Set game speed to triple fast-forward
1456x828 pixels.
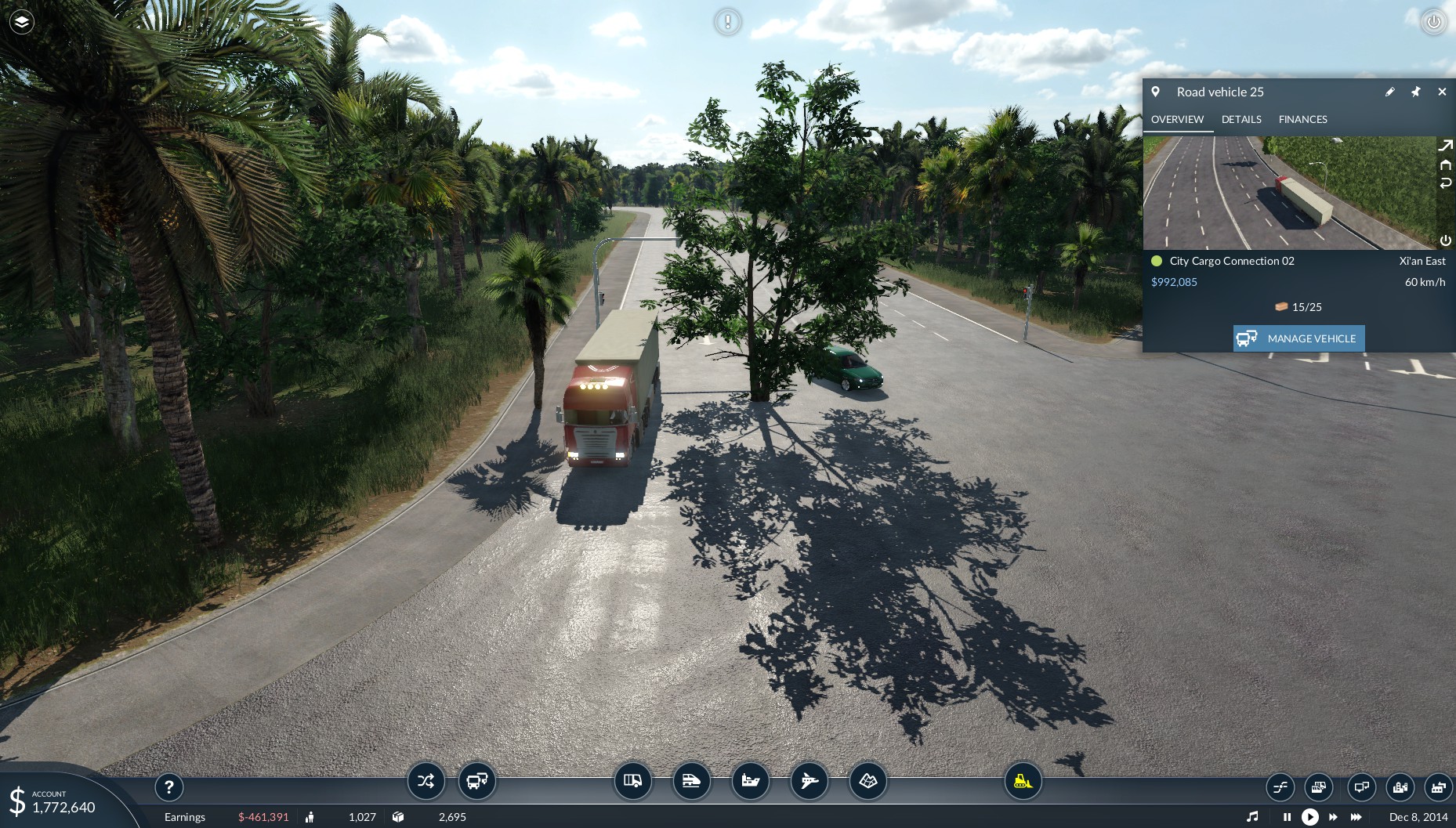(x=1356, y=817)
